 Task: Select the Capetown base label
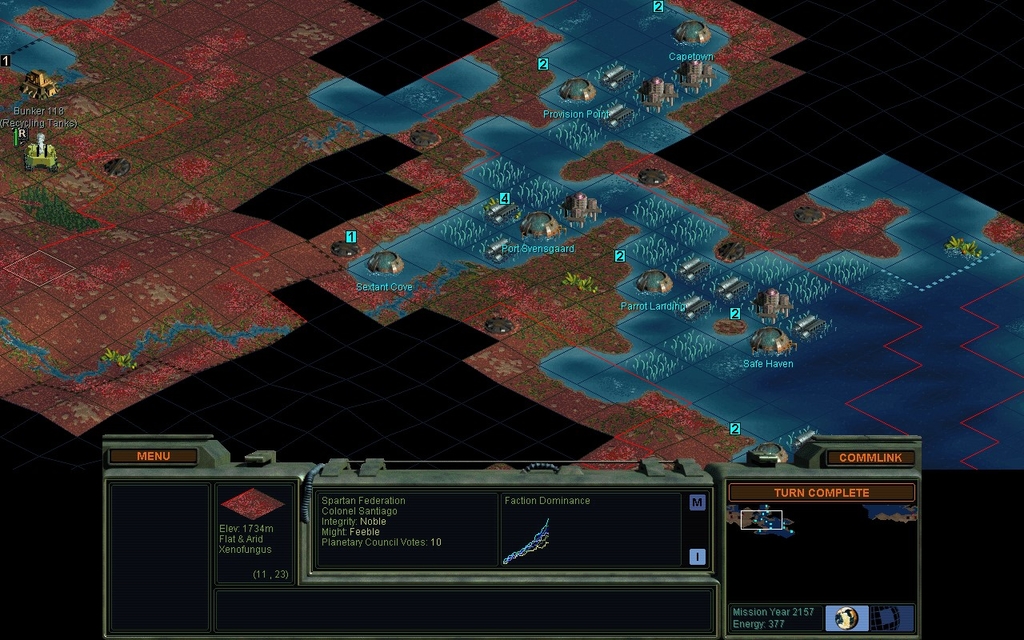691,57
